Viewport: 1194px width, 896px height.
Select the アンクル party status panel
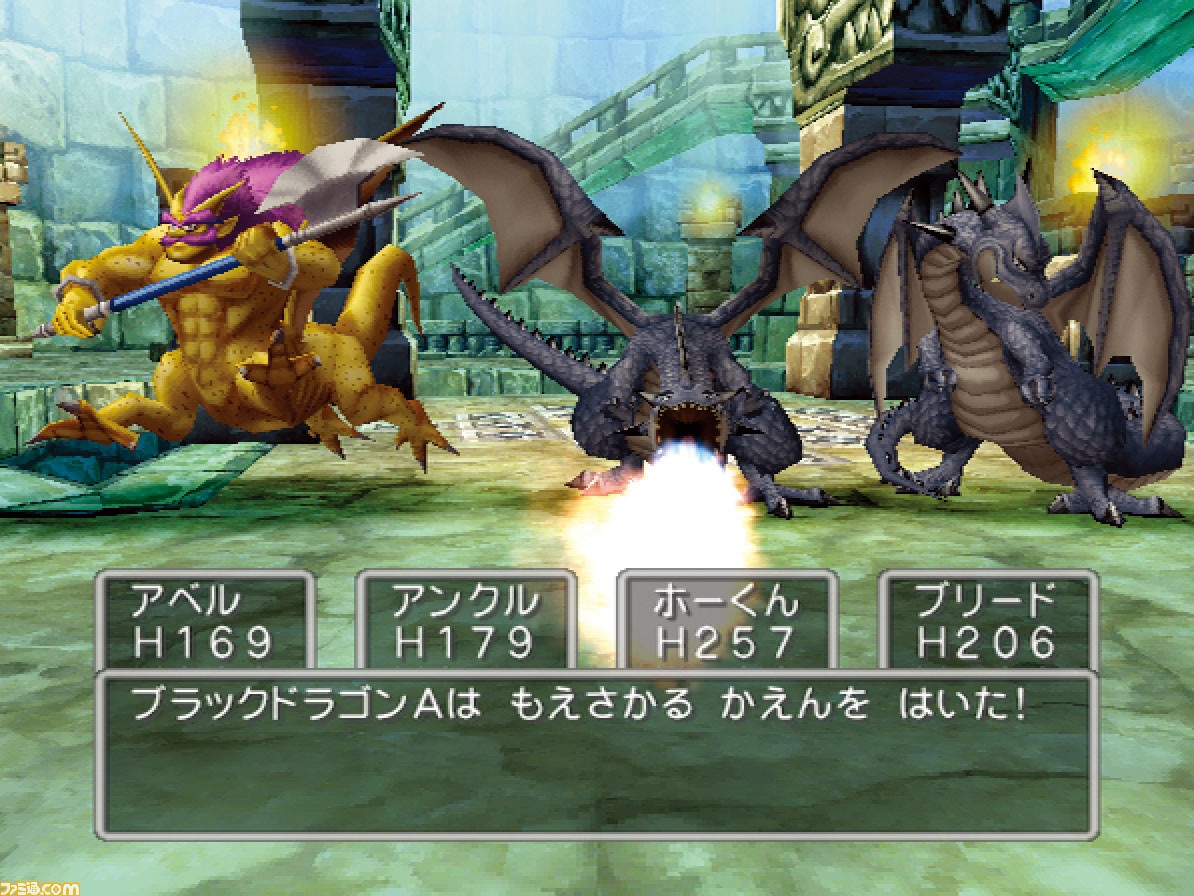point(466,622)
